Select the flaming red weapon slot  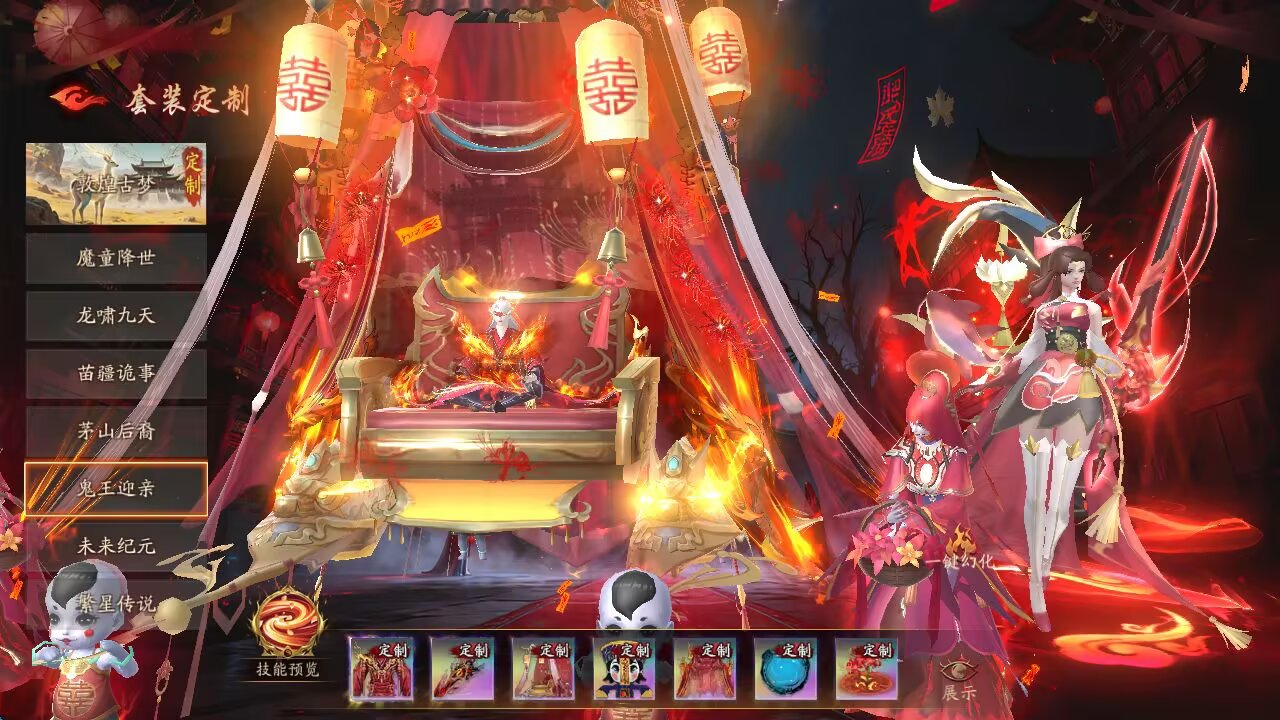coord(462,669)
